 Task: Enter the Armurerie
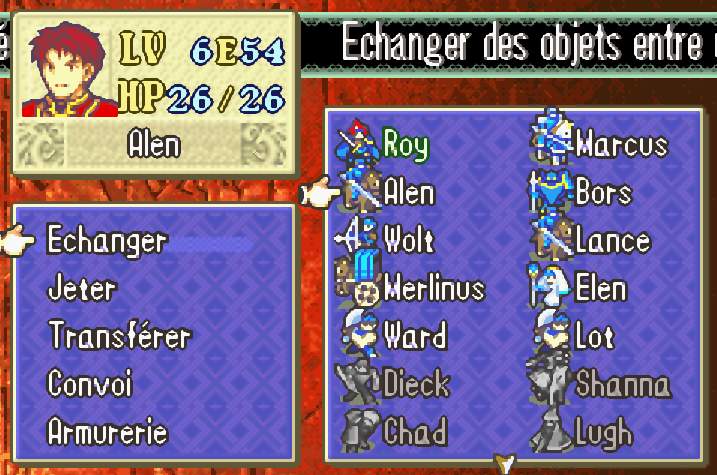(x=107, y=432)
